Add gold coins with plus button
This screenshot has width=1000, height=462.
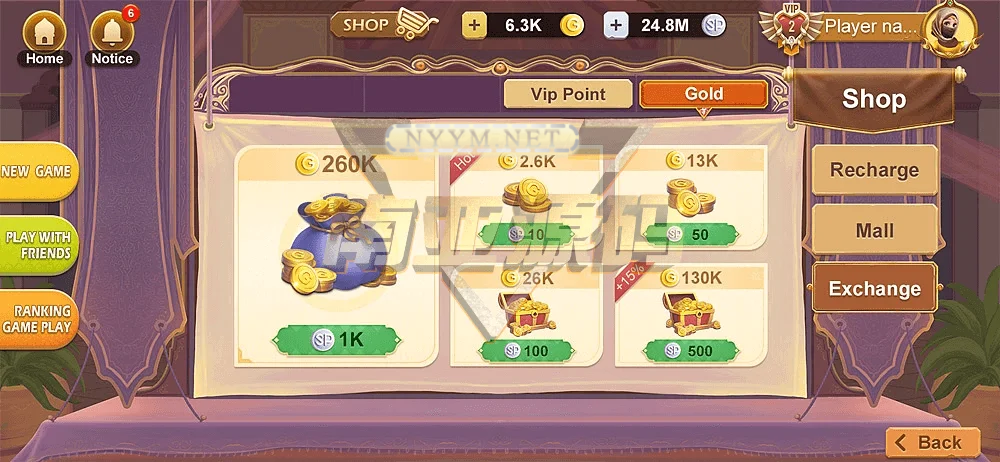pos(474,26)
